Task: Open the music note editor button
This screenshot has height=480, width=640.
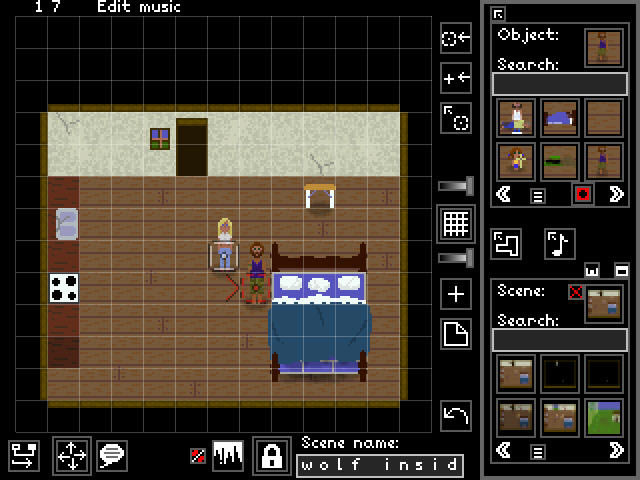Action: coord(559,243)
